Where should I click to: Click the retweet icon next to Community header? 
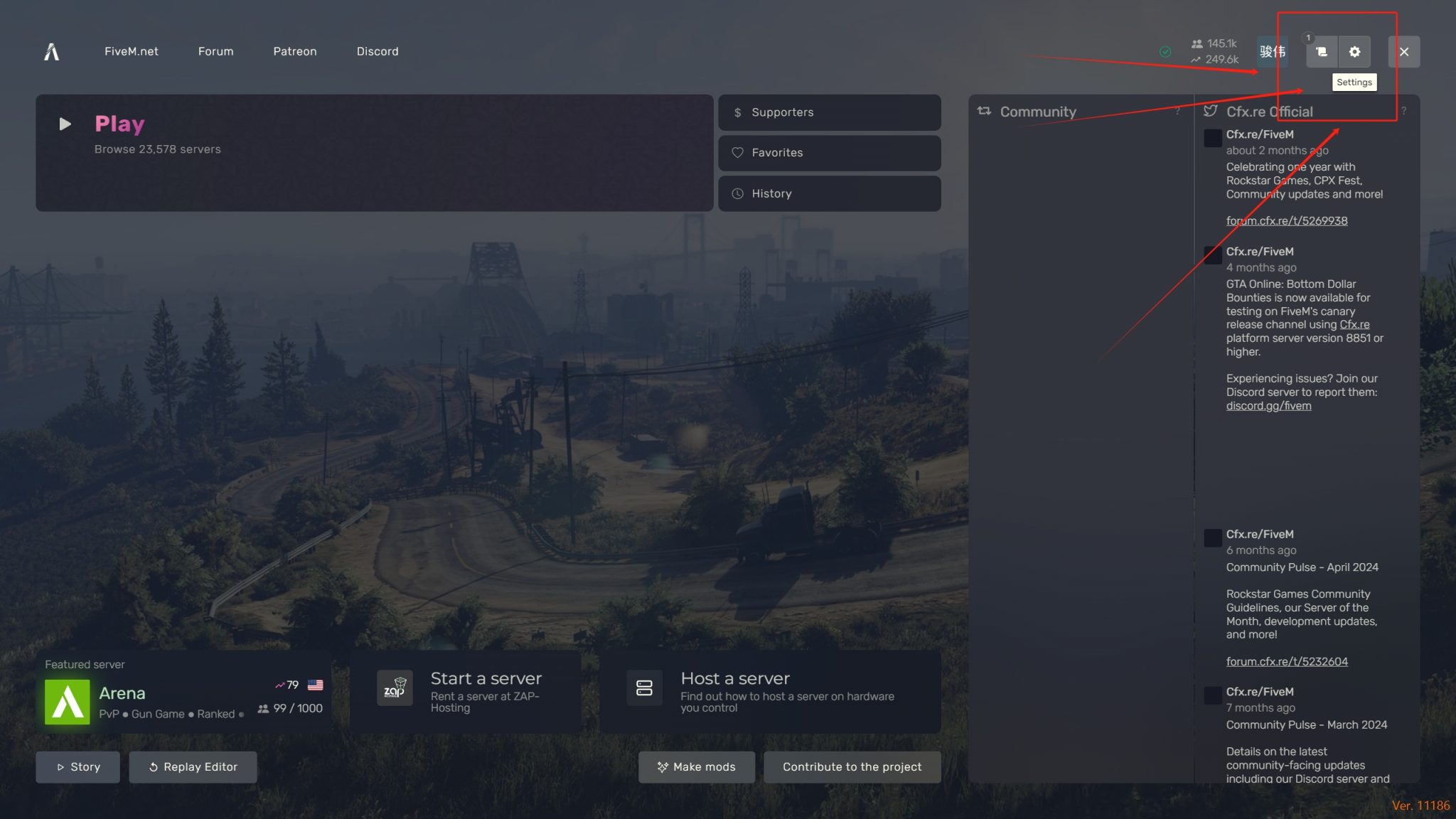tap(983, 111)
